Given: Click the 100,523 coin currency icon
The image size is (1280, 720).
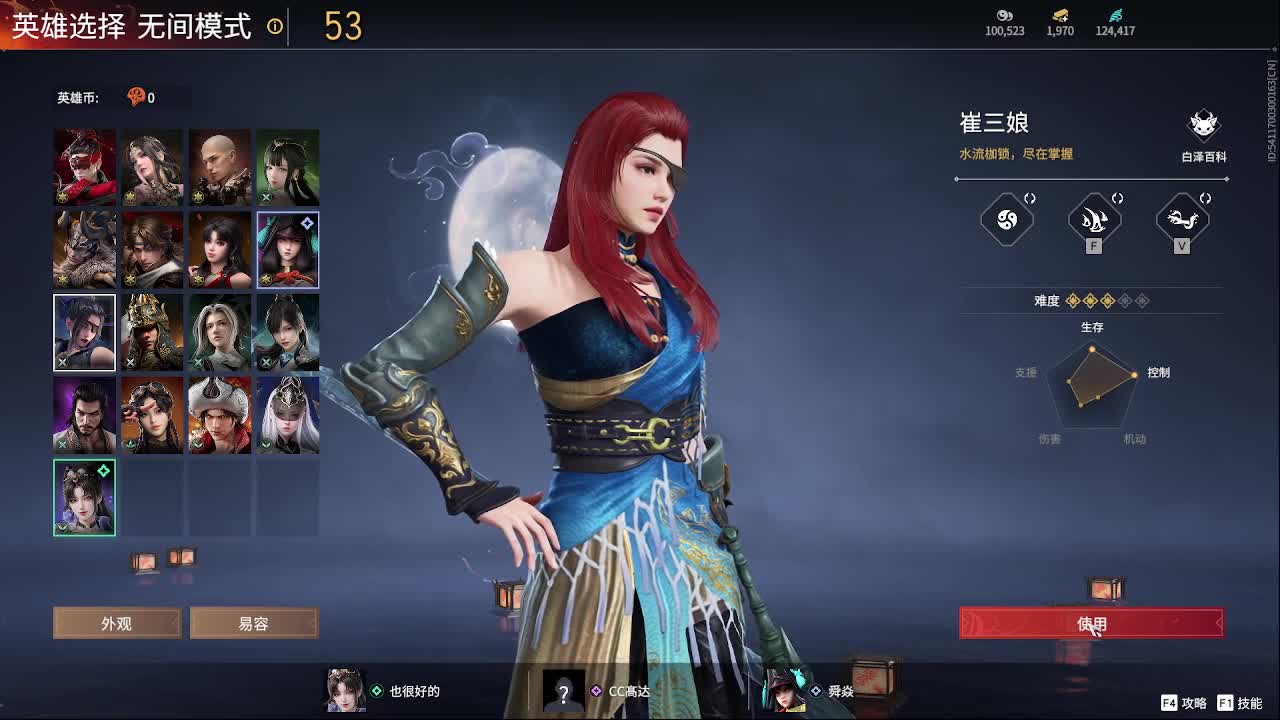Looking at the screenshot, I should click(1004, 16).
